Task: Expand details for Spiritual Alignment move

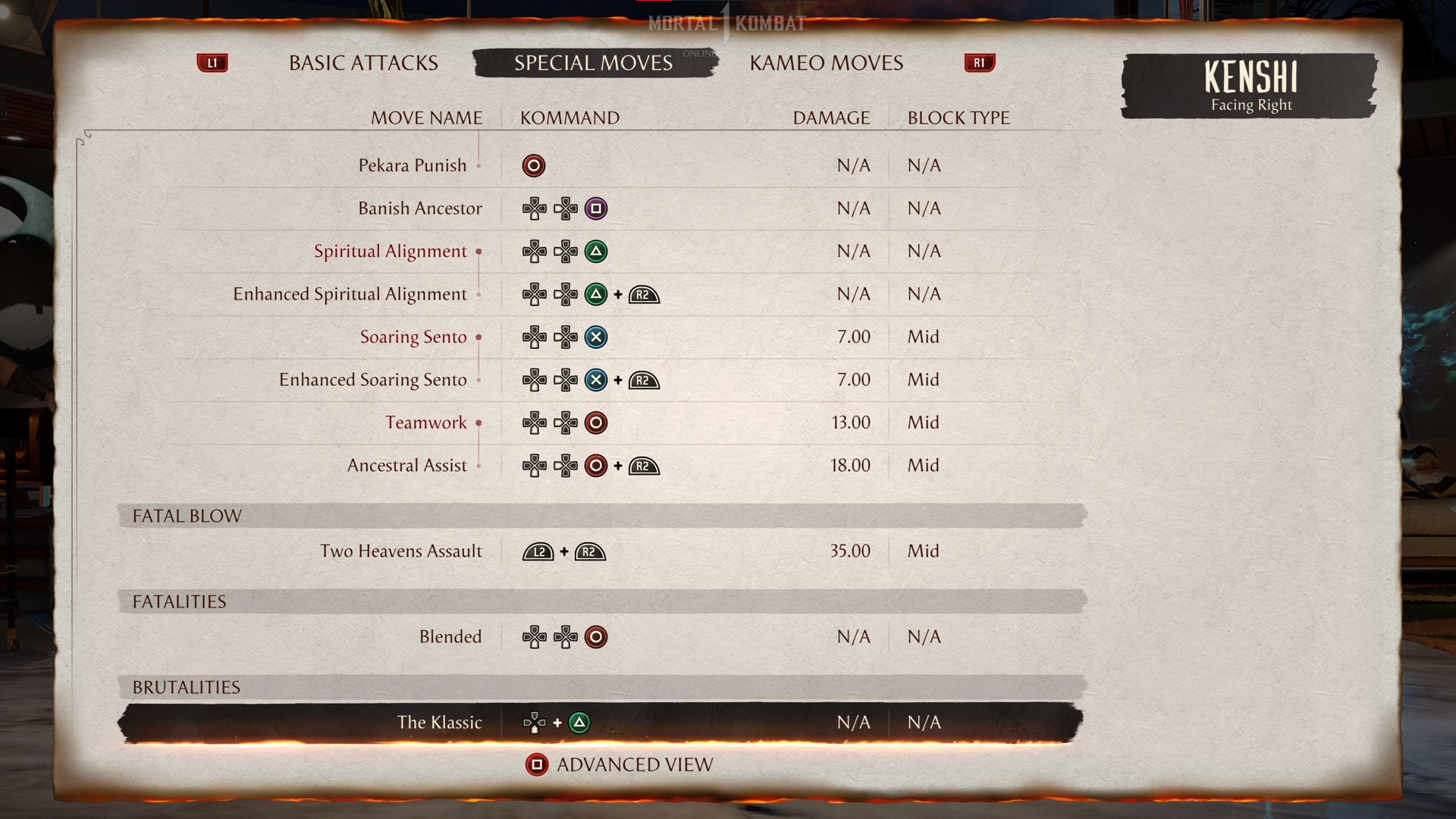Action: 478,252
